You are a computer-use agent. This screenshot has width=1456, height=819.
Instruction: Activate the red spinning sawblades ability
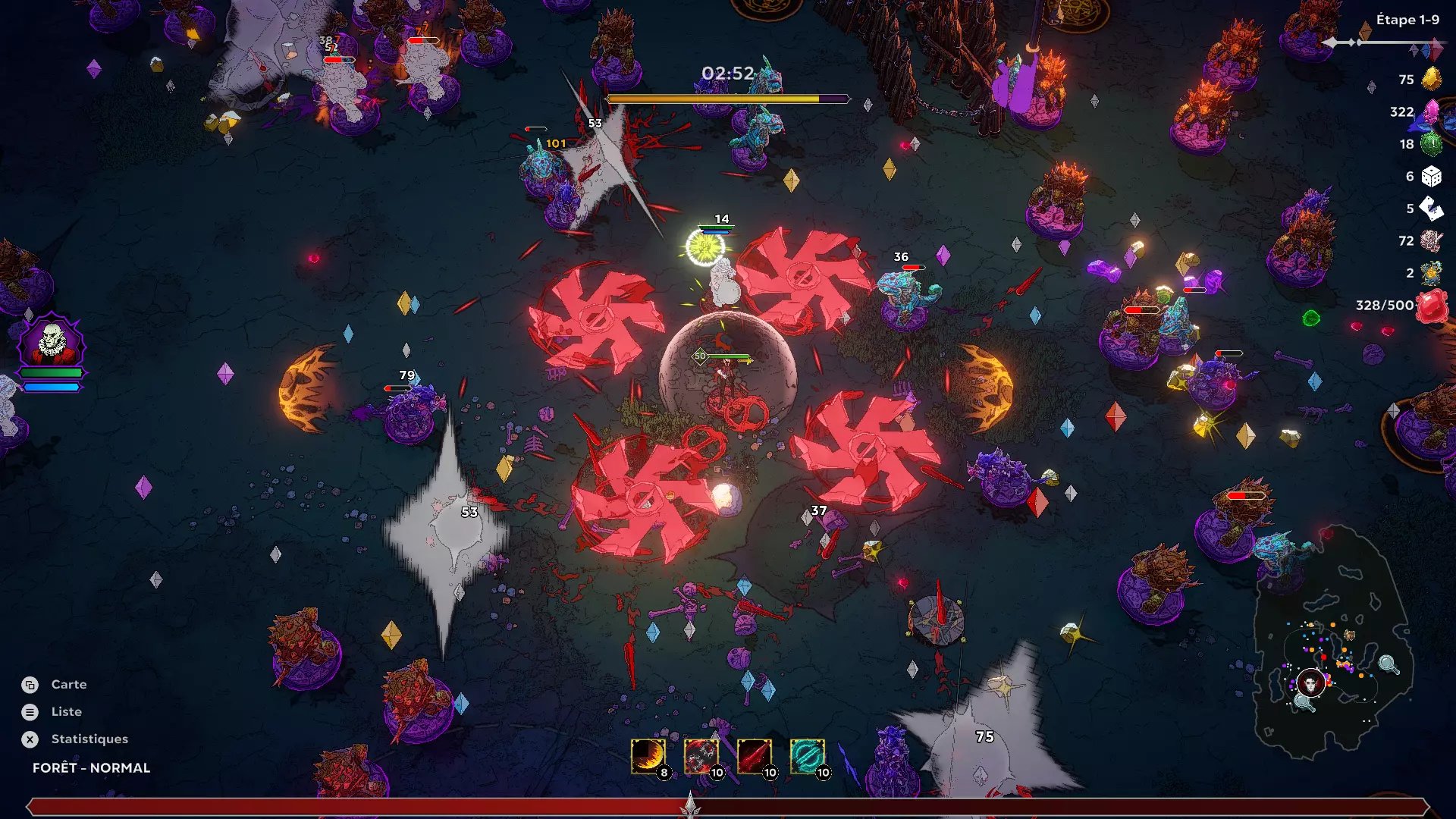(701, 756)
